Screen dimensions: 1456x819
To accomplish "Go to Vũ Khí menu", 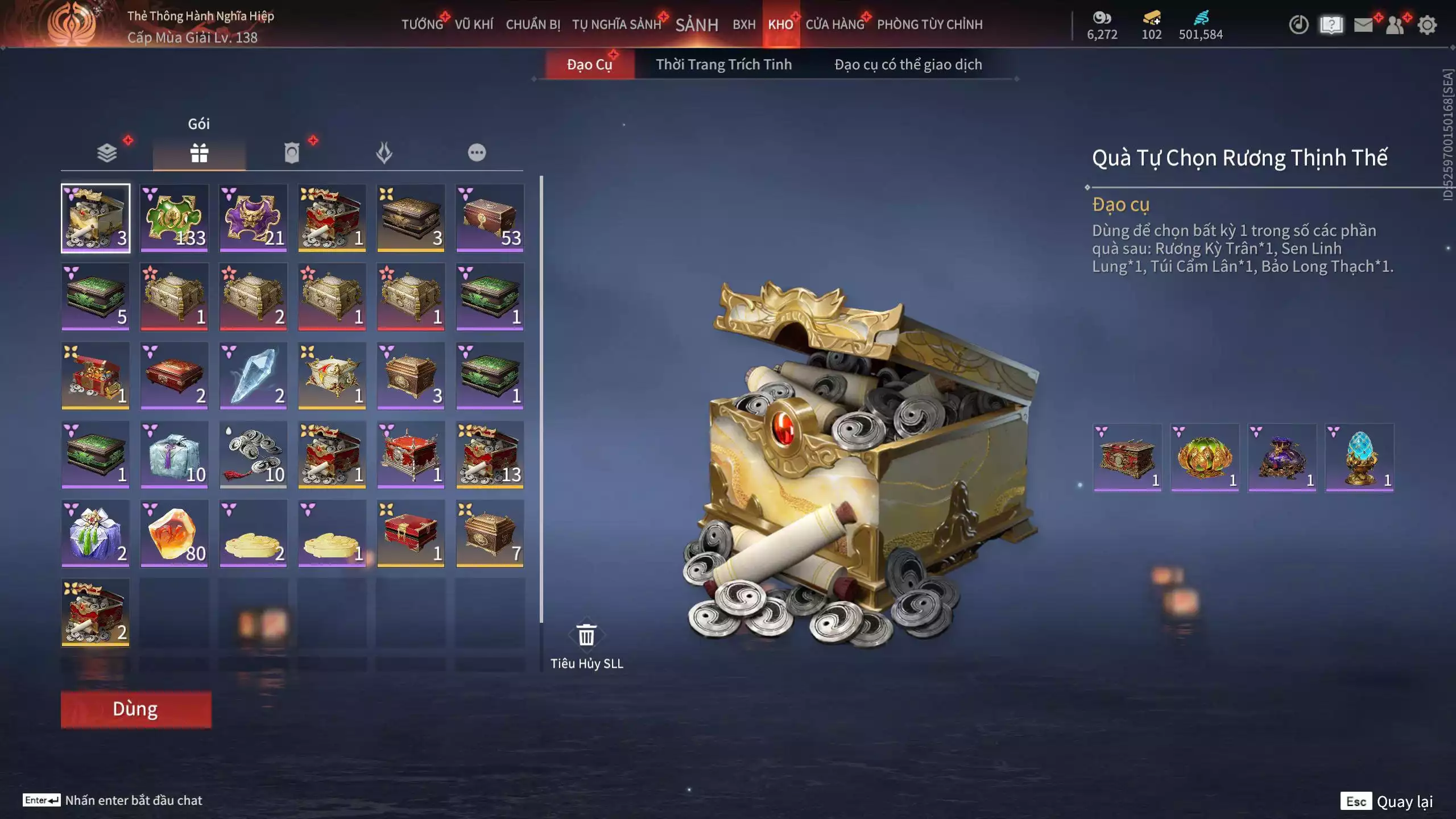I will pos(474,24).
